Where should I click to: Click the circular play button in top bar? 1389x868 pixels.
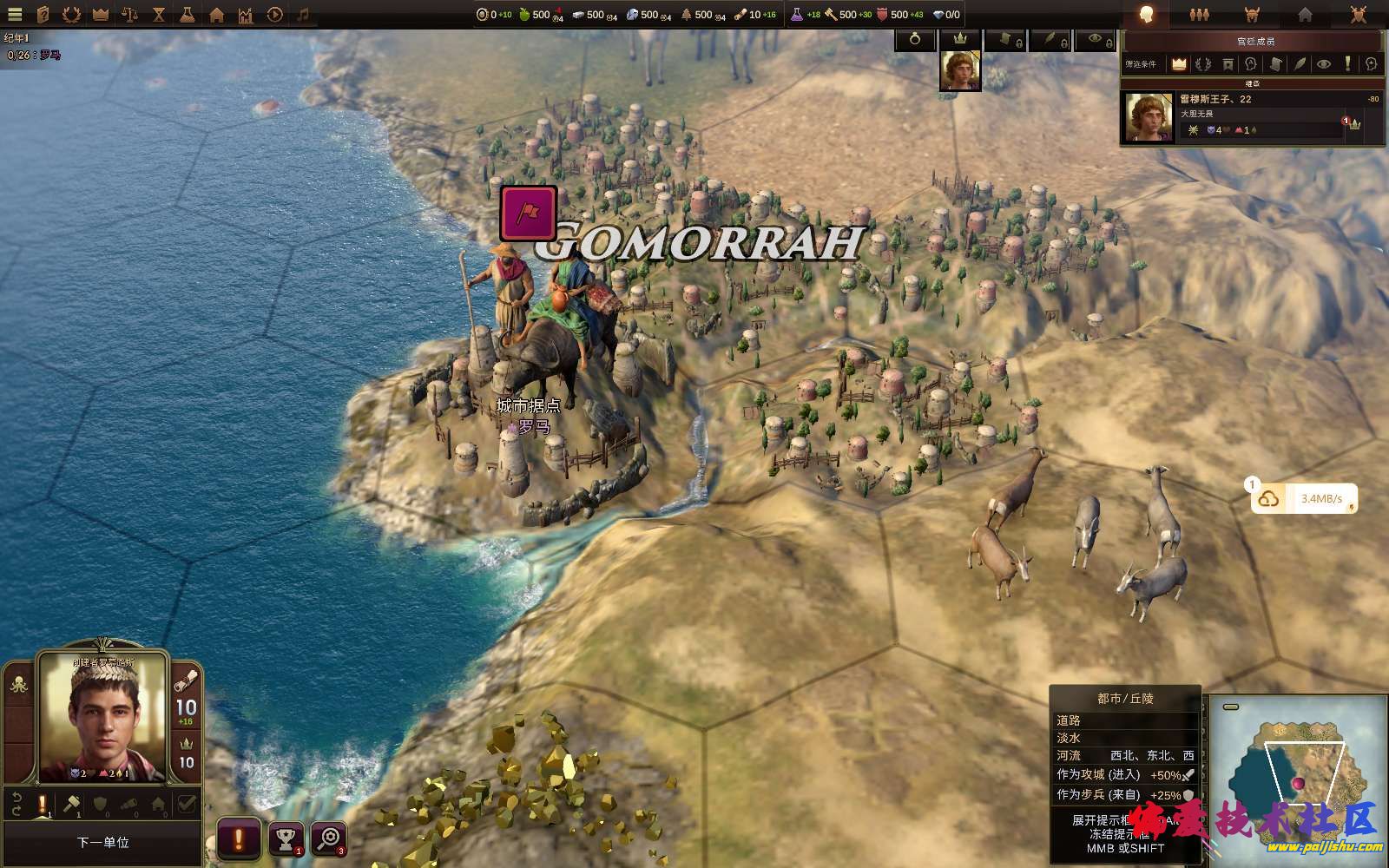coord(274,14)
